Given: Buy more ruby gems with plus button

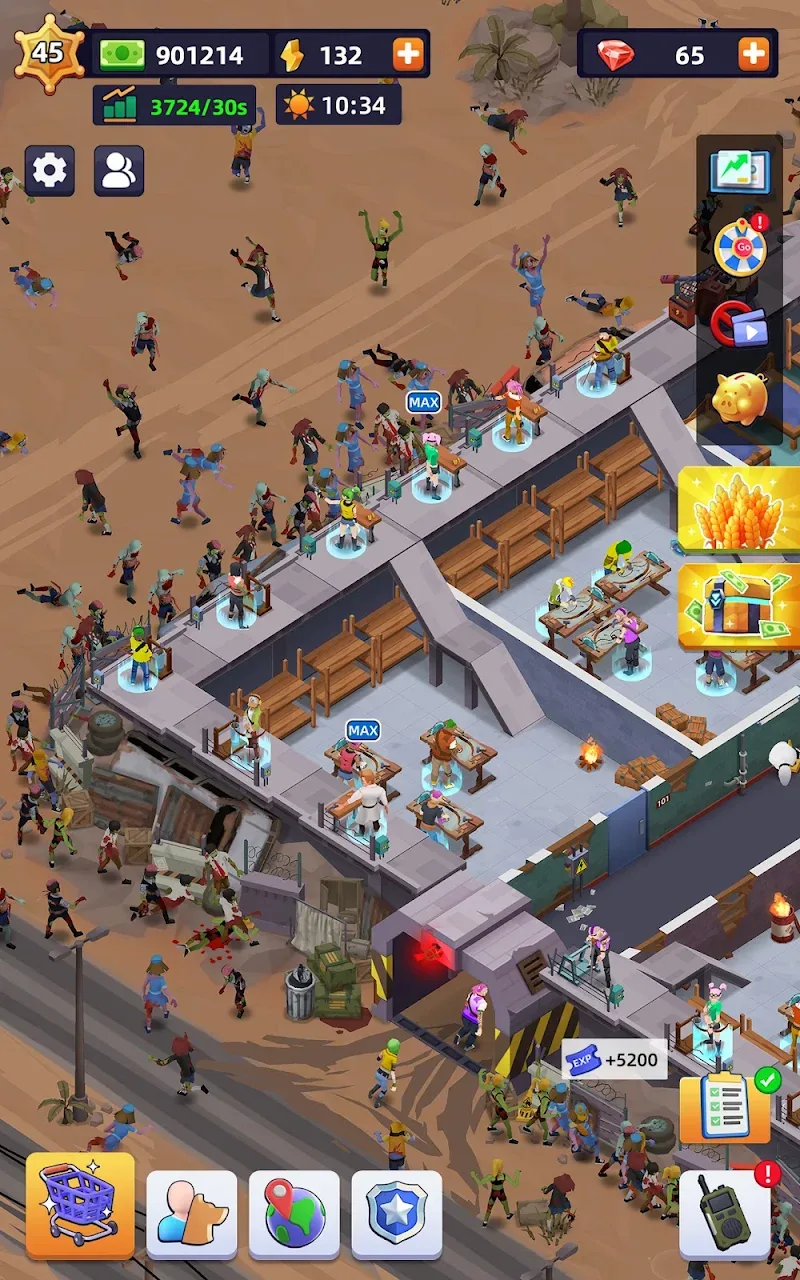Looking at the screenshot, I should [754, 54].
